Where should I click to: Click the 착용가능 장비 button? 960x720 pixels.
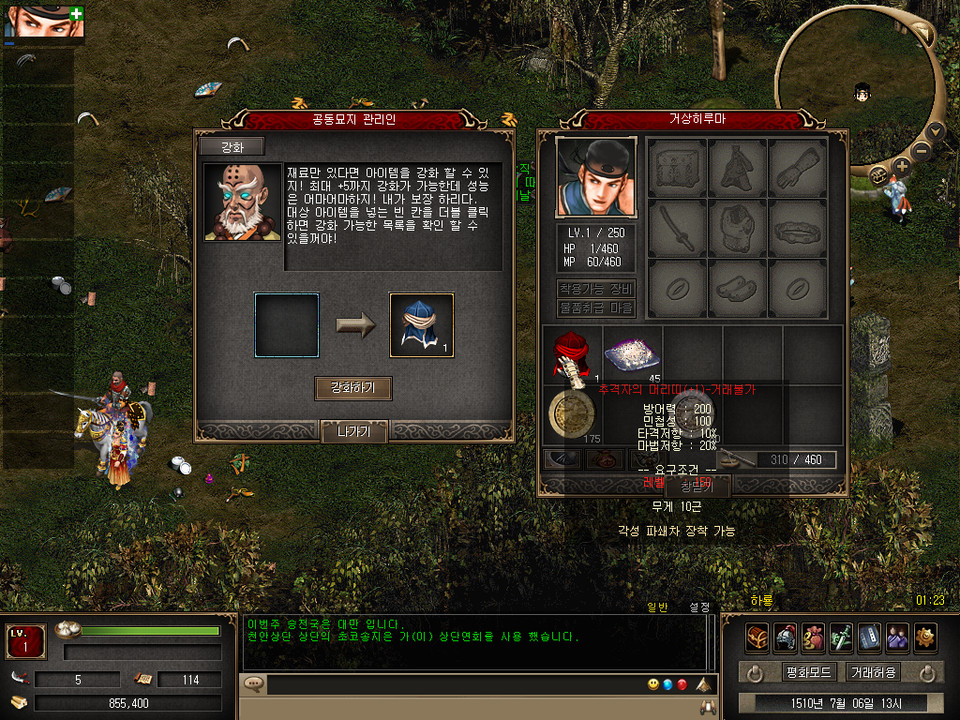coord(595,289)
